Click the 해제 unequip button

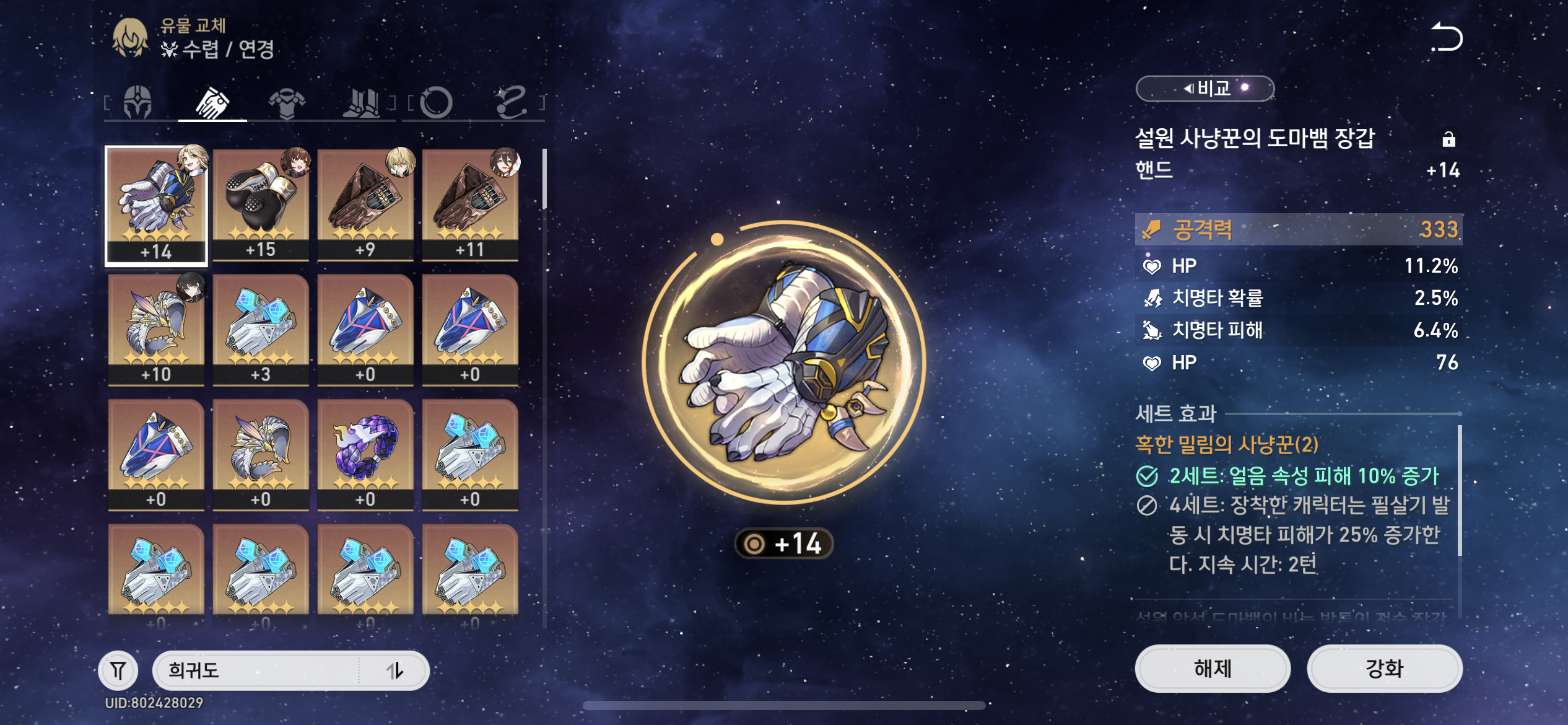1213,669
